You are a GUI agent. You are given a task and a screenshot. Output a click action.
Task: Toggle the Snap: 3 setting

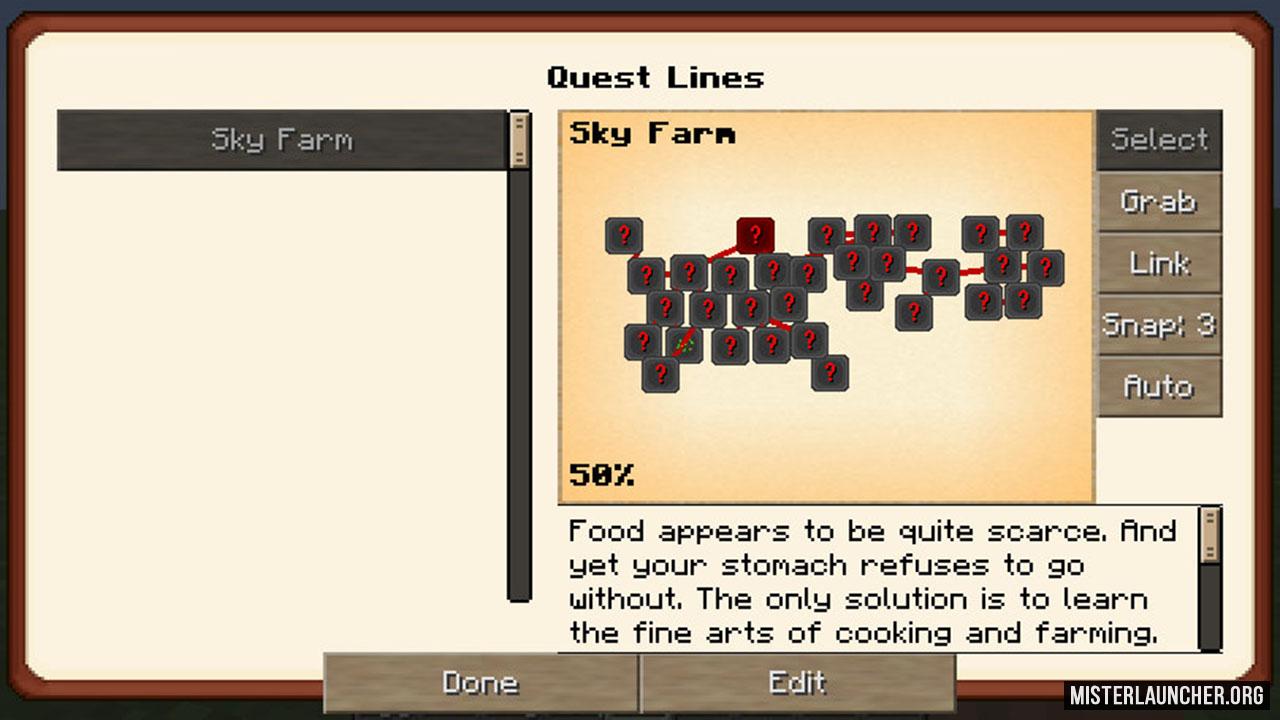pyautogui.click(x=1159, y=325)
